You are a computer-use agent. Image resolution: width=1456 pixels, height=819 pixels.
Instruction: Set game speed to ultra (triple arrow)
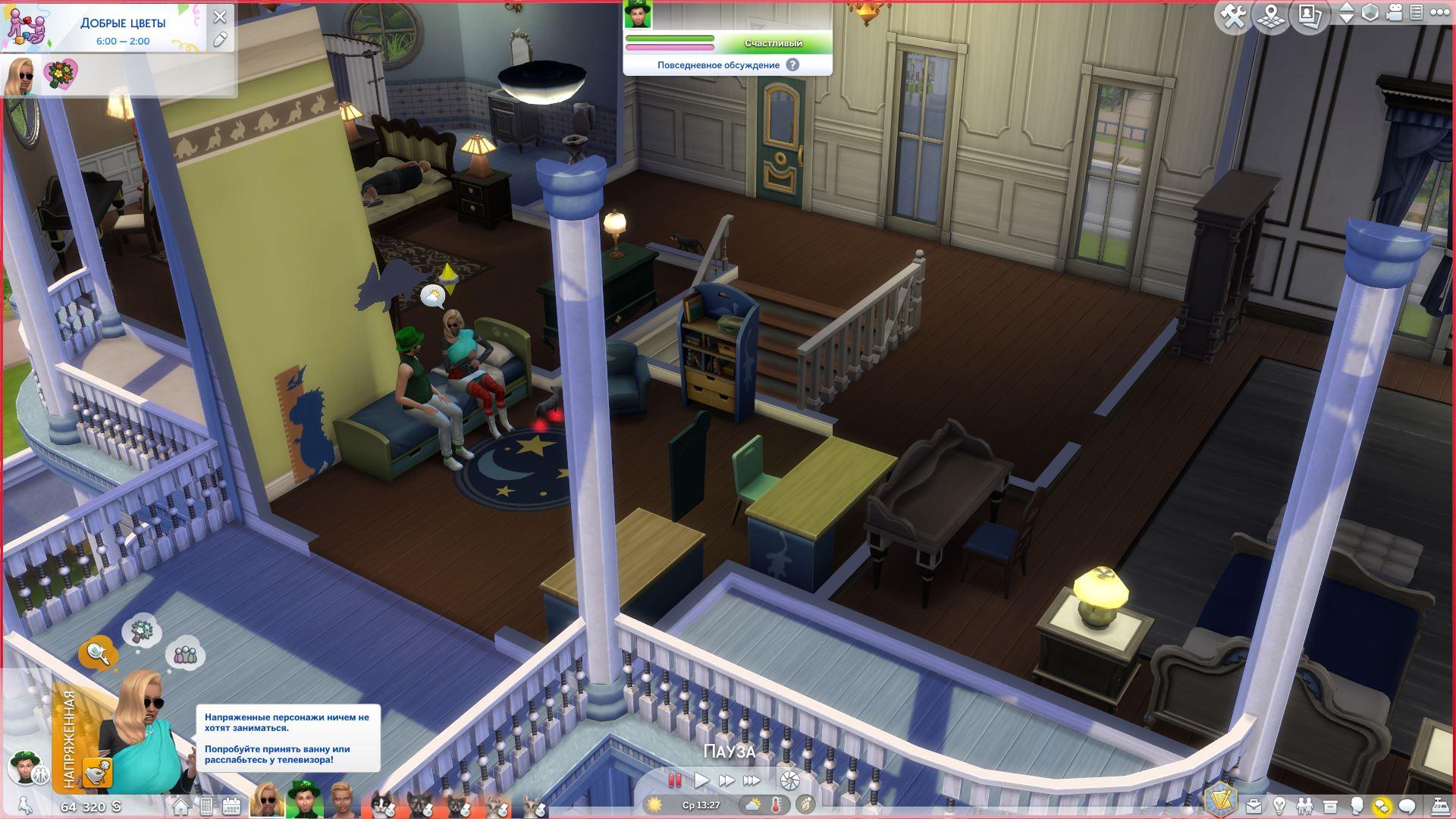[x=752, y=780]
